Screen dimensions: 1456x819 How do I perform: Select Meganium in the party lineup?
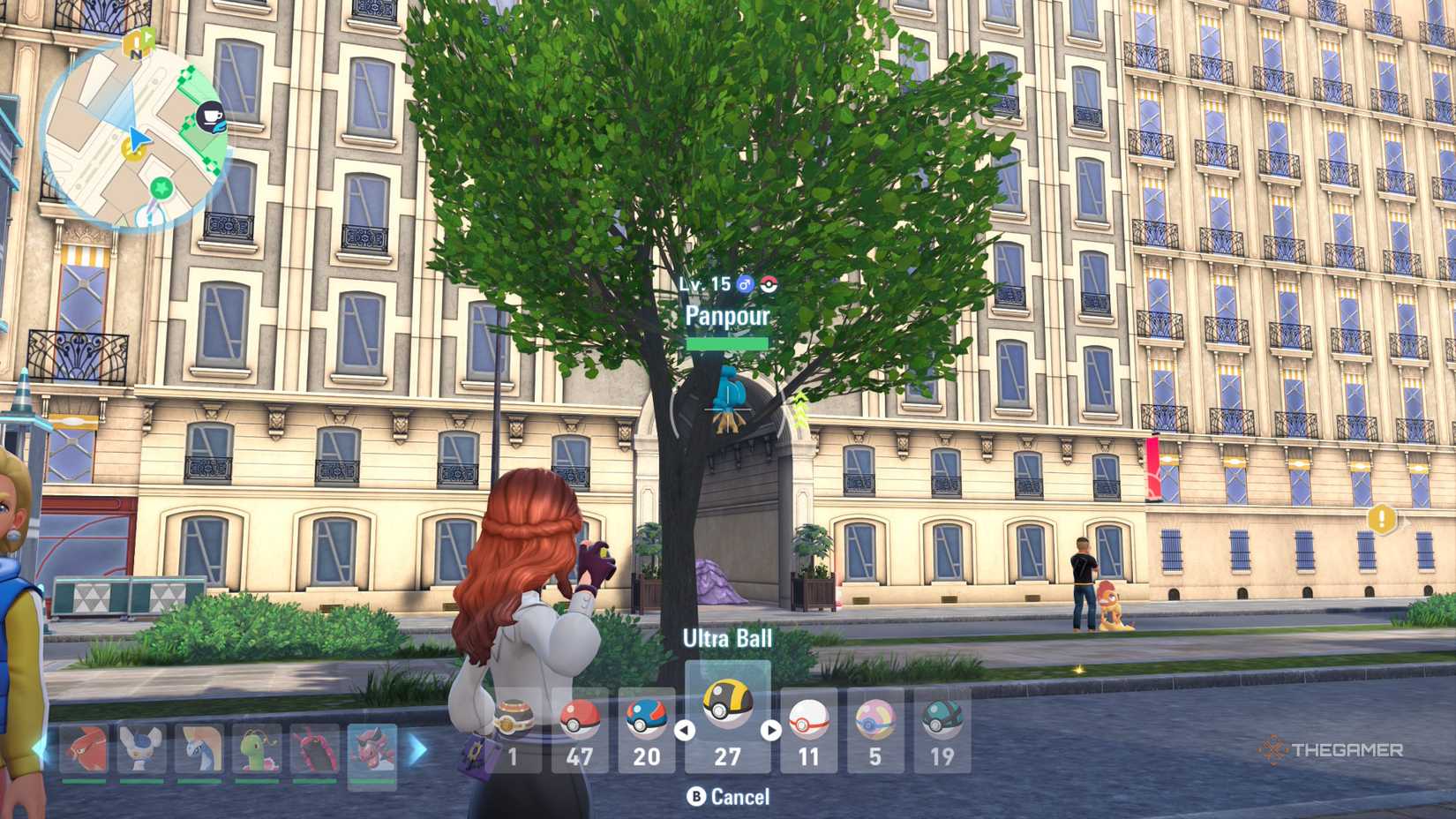[x=255, y=748]
